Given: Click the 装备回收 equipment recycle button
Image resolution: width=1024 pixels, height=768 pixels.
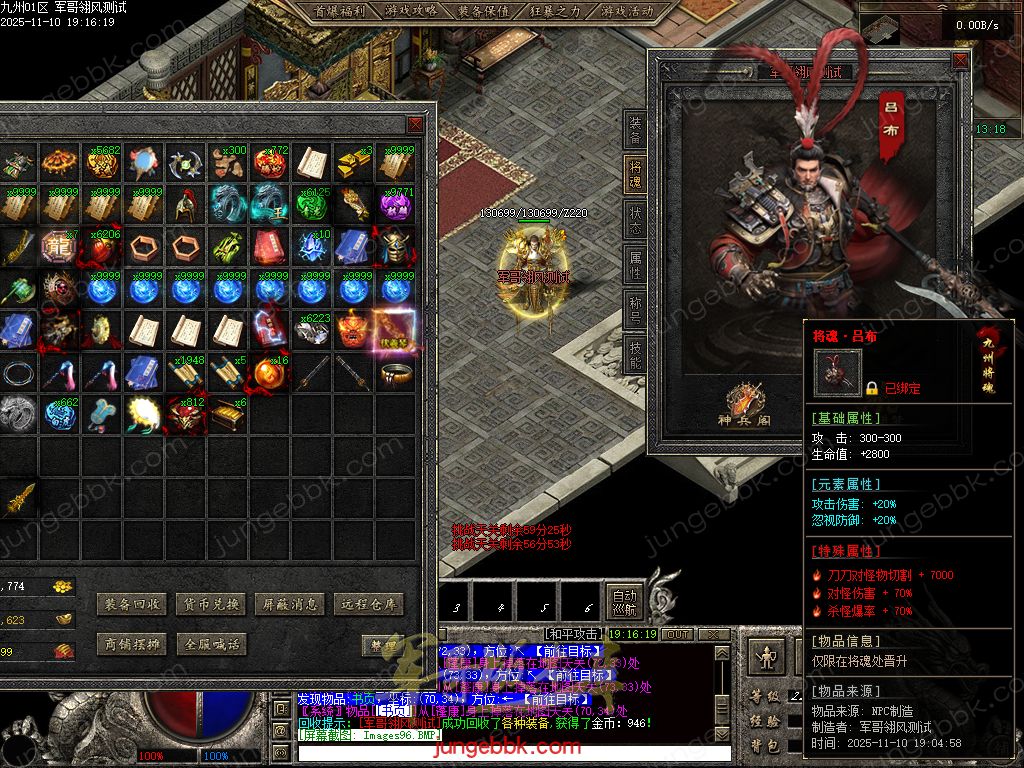Looking at the screenshot, I should tap(131, 604).
